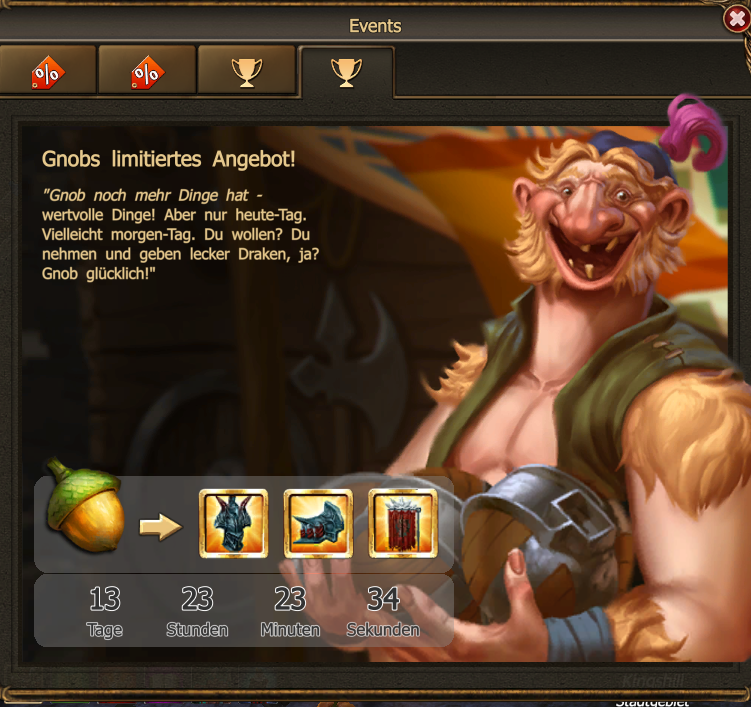Inspect the horned armor reward

[234, 523]
